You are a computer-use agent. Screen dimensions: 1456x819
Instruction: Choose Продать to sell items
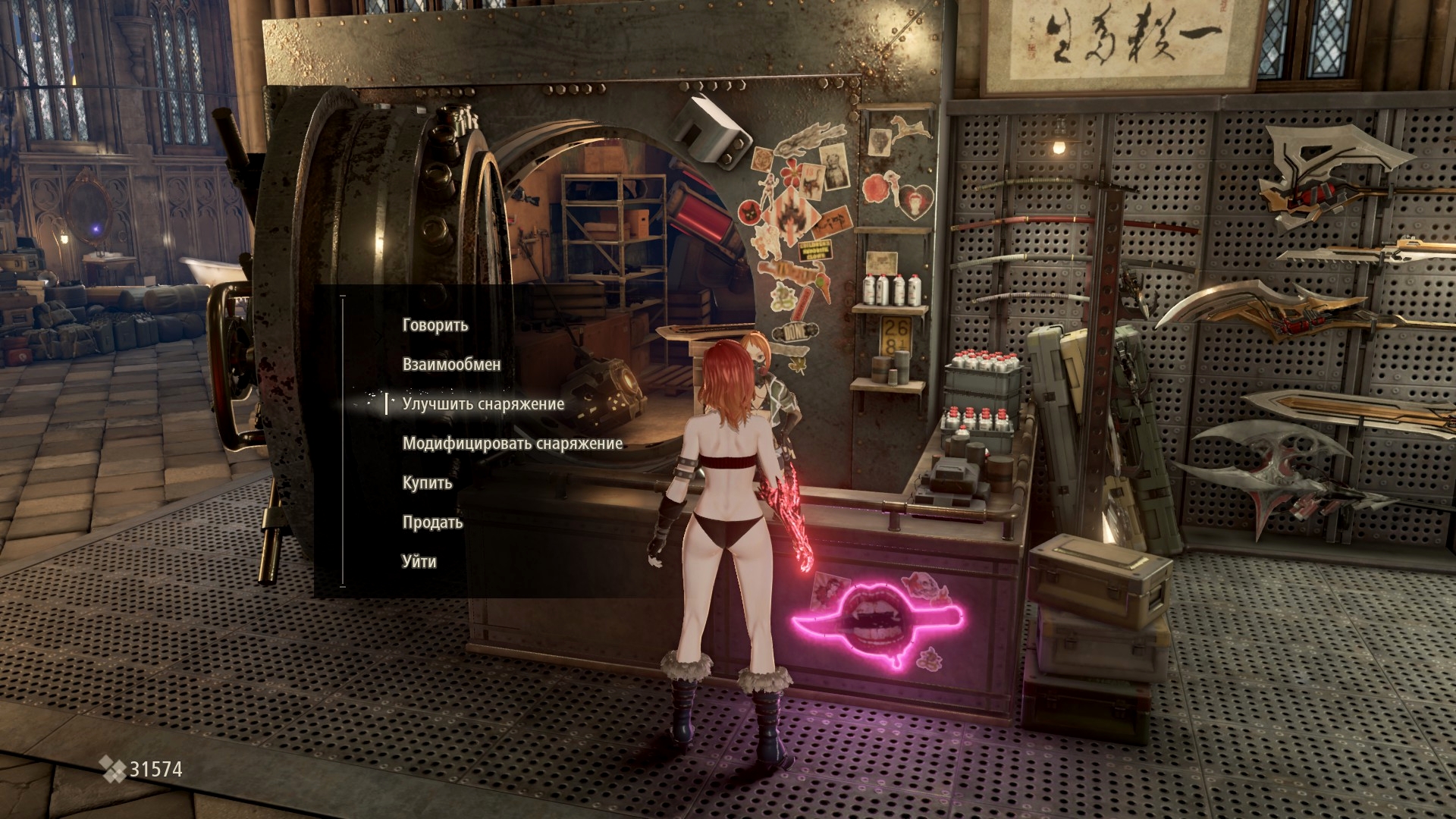point(432,522)
